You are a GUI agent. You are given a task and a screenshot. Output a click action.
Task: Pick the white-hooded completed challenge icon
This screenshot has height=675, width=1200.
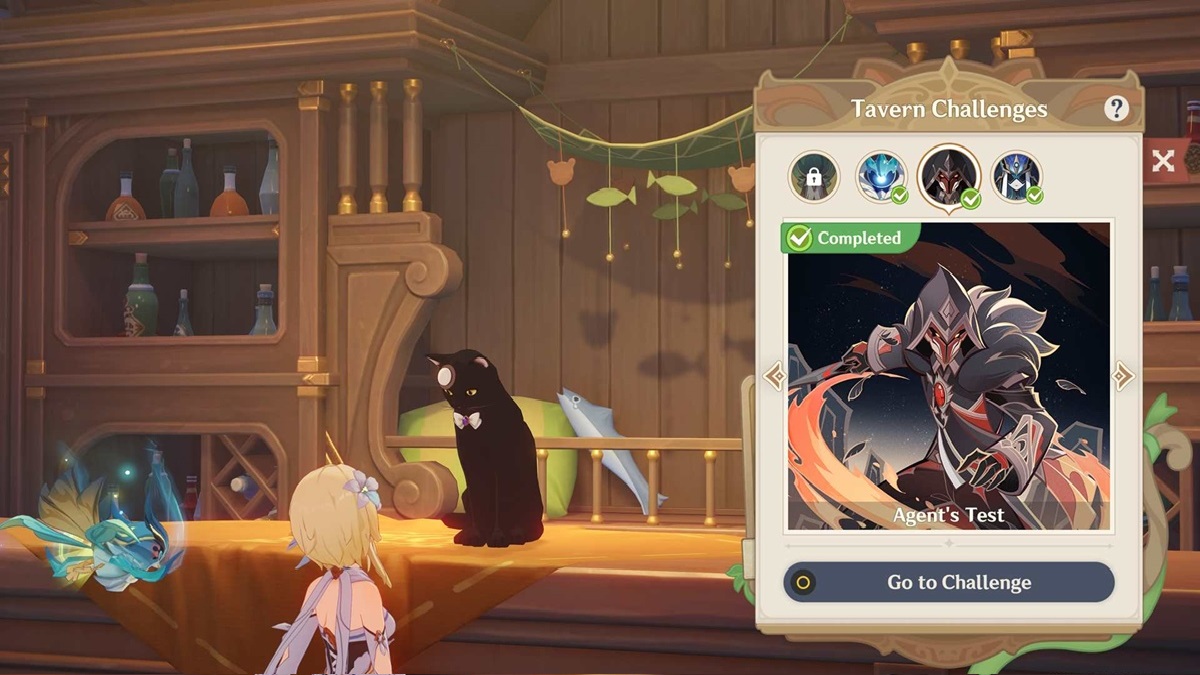pos(1016,177)
